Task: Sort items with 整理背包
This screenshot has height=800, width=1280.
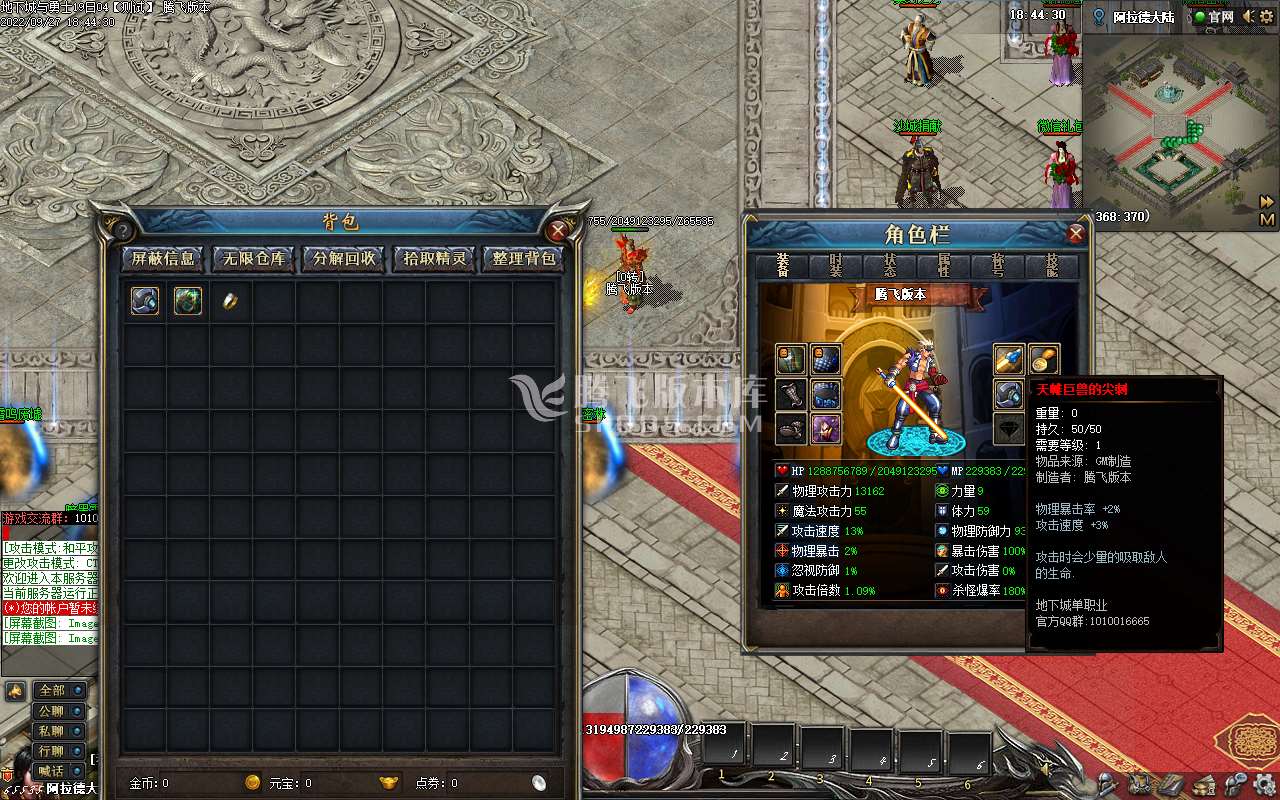Action: pyautogui.click(x=524, y=259)
